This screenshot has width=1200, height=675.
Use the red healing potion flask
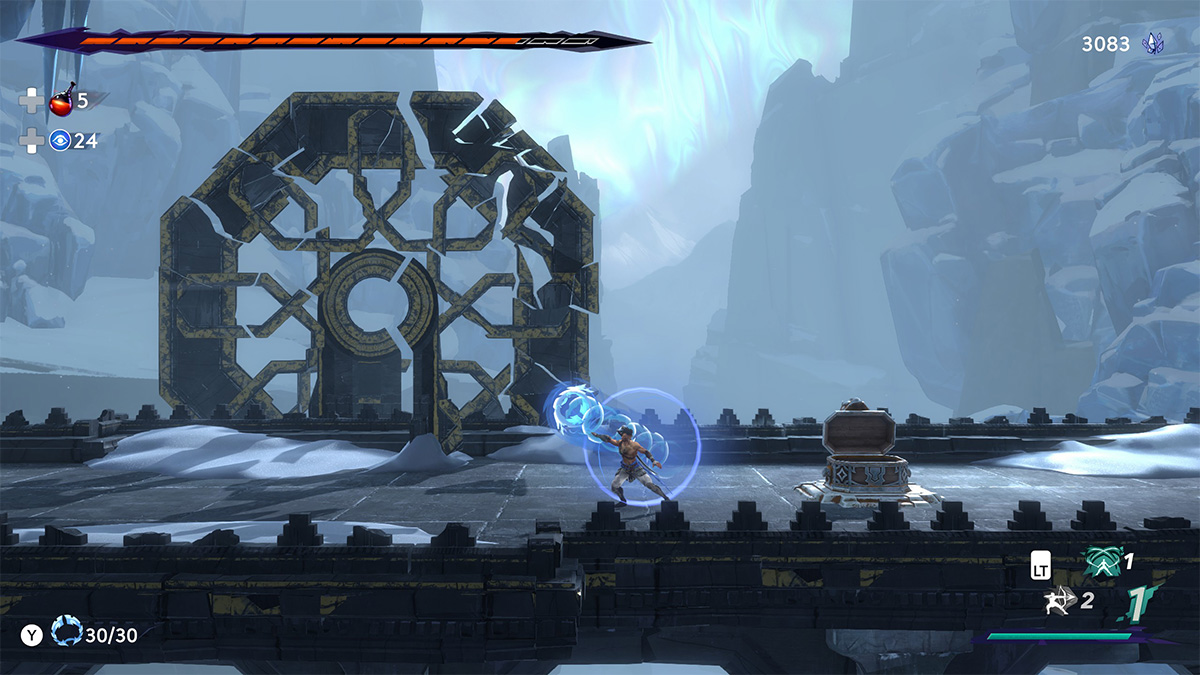pos(62,101)
